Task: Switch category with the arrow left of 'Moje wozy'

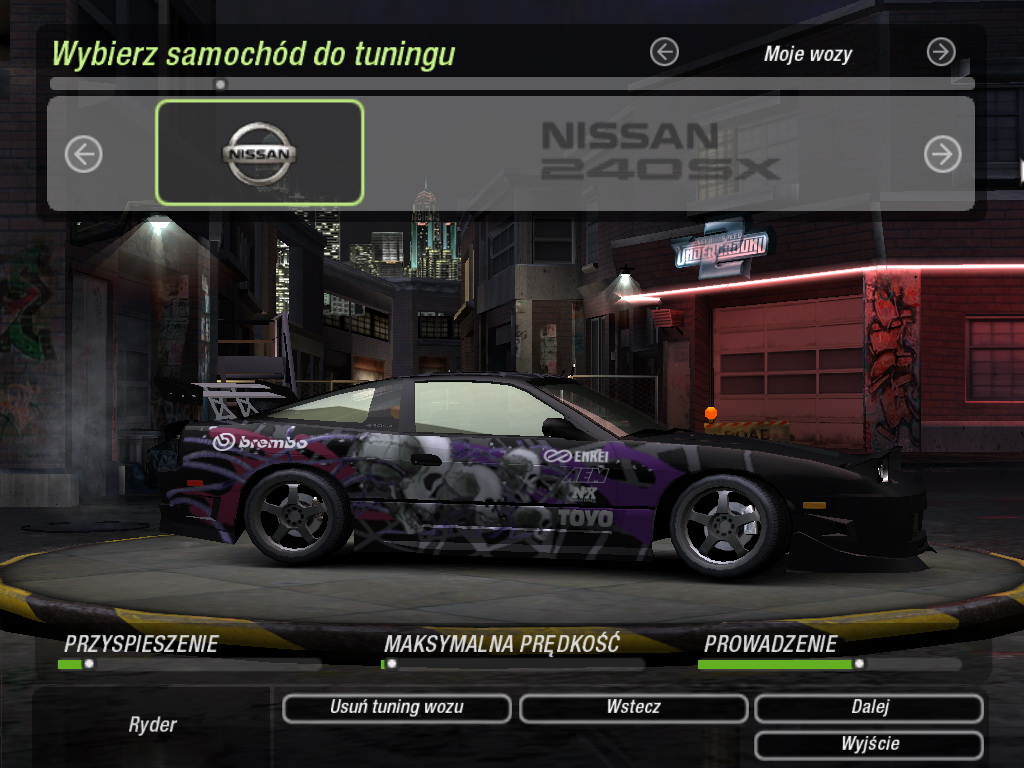Action: (x=664, y=52)
